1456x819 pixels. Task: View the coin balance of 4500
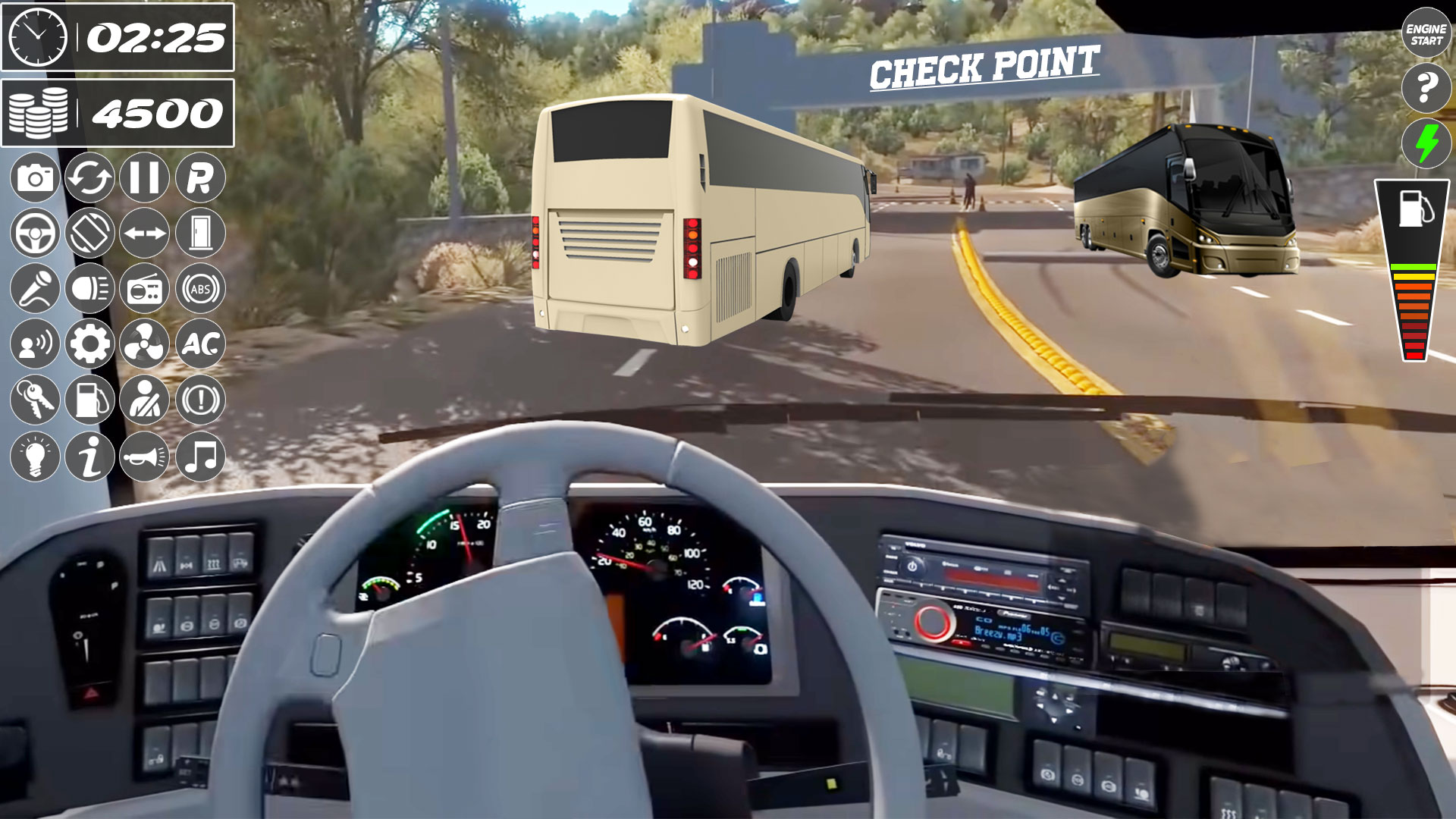pyautogui.click(x=121, y=114)
